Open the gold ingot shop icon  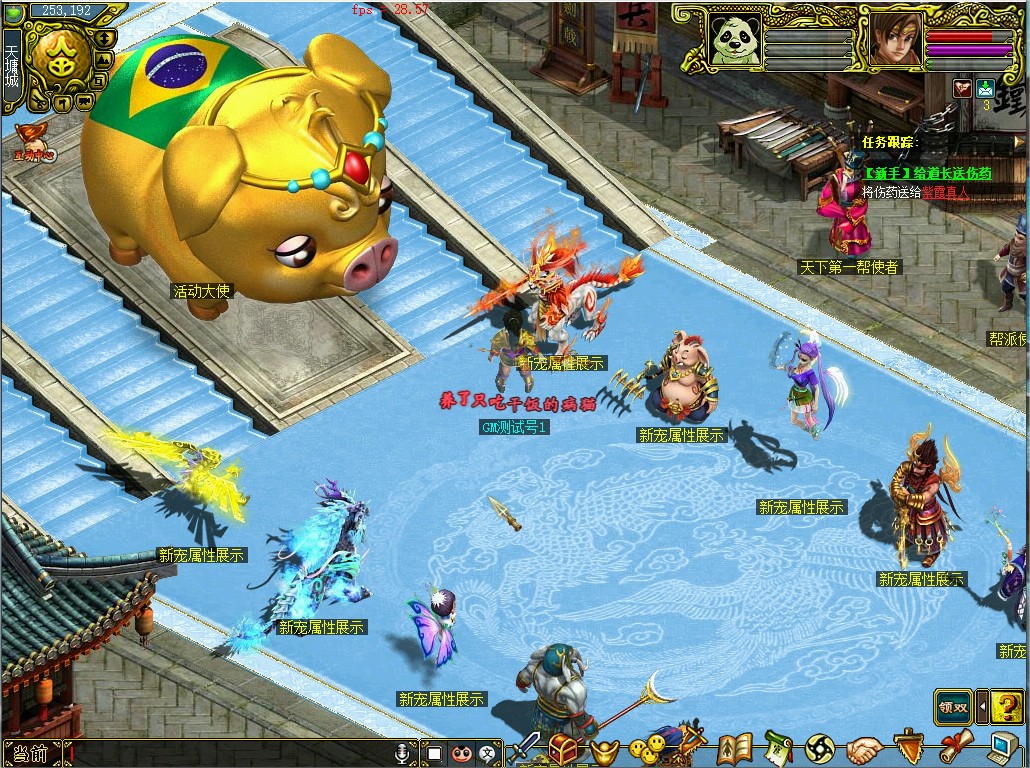(603, 750)
